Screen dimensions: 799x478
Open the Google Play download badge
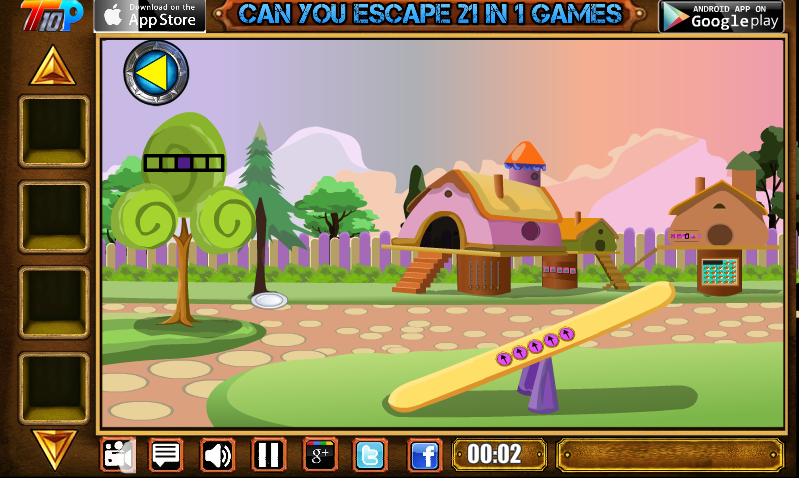[x=720, y=15]
